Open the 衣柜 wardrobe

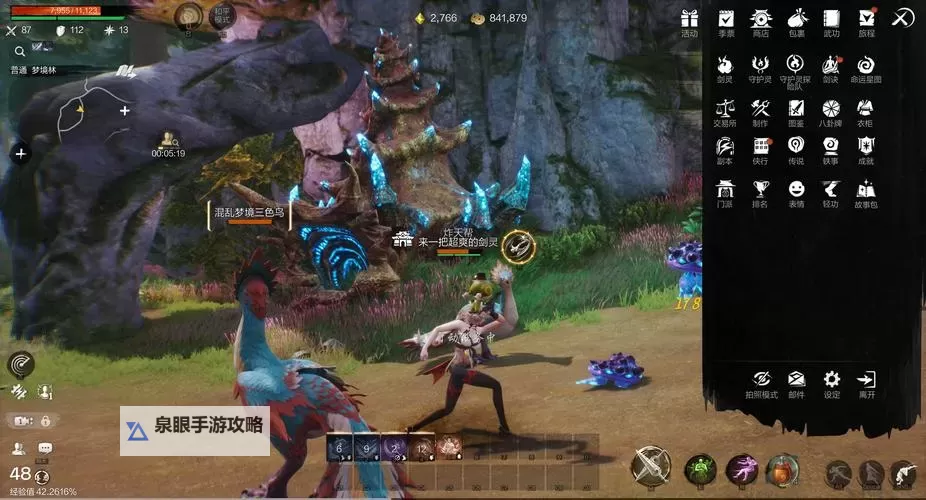(x=866, y=109)
